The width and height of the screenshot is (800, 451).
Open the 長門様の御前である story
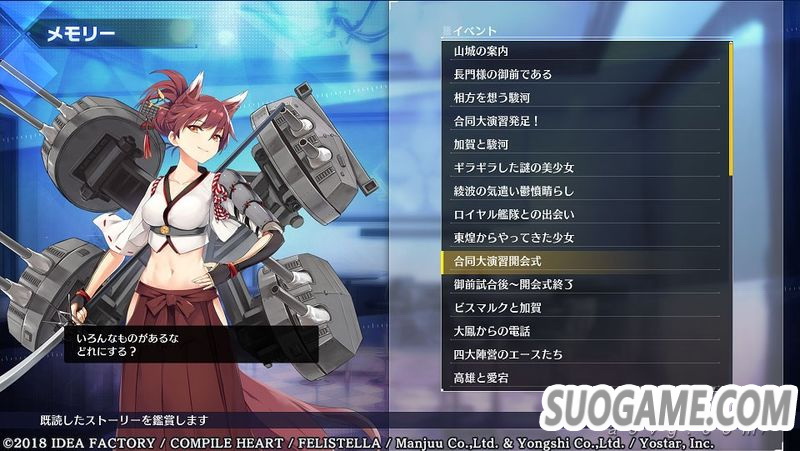pos(580,74)
